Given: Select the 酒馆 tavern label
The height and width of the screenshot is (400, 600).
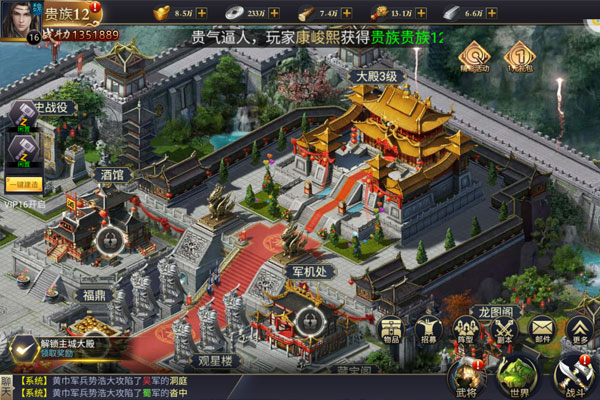Looking at the screenshot, I should click(x=112, y=174).
